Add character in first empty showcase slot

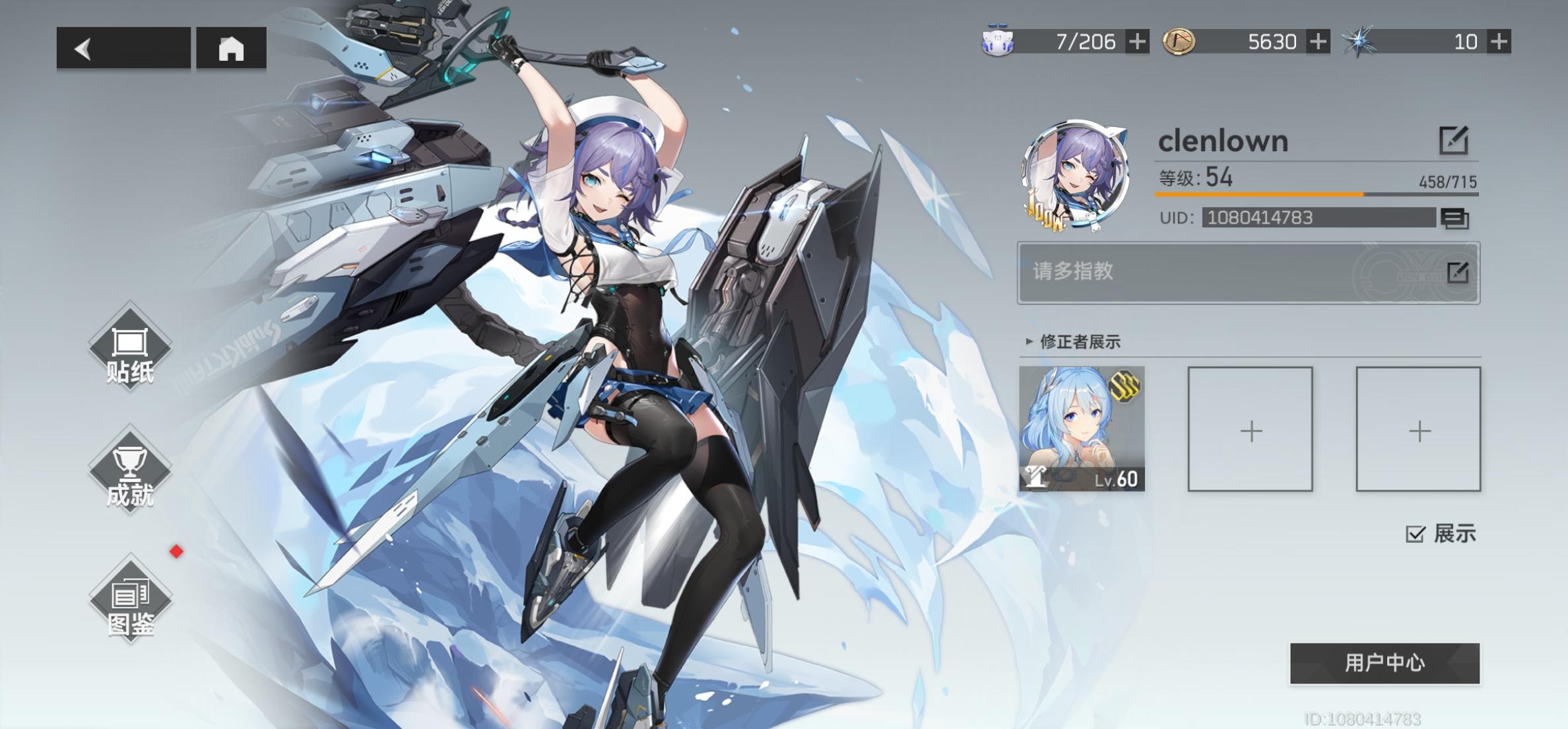pyautogui.click(x=1249, y=431)
